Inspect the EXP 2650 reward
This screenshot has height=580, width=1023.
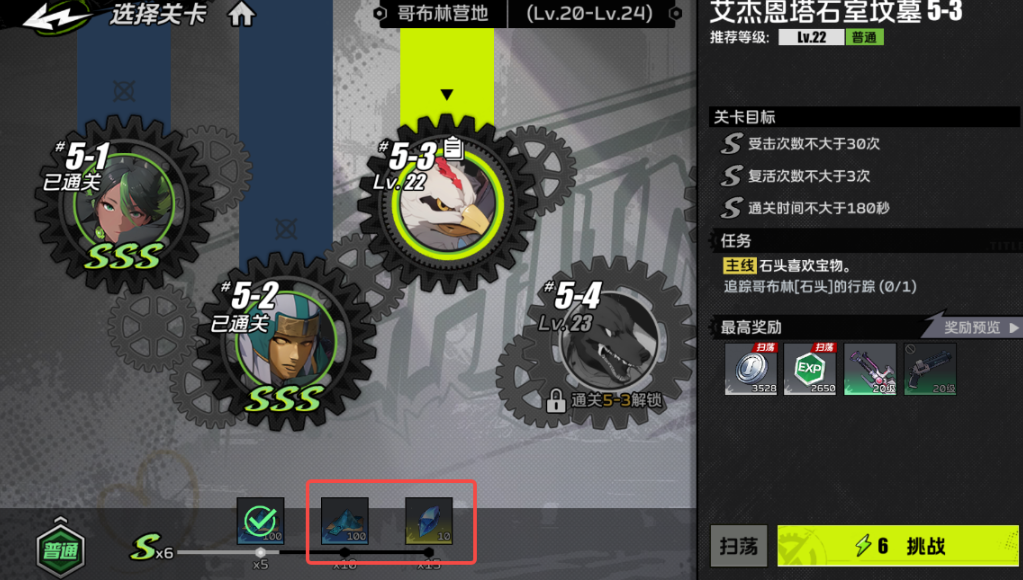pyautogui.click(x=810, y=369)
